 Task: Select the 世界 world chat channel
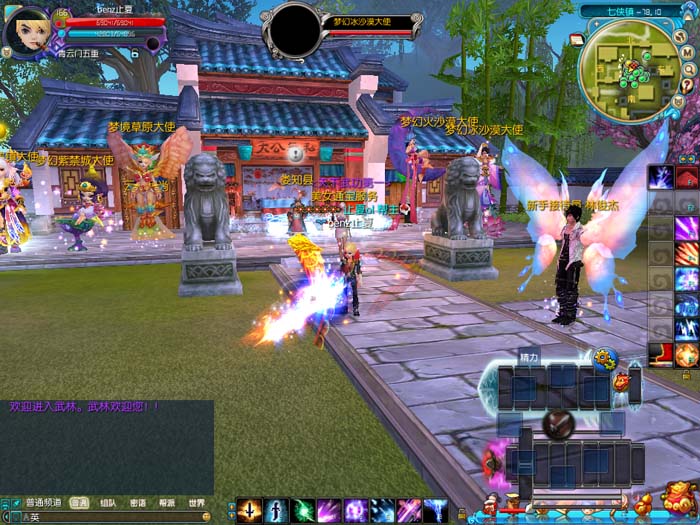(x=196, y=503)
